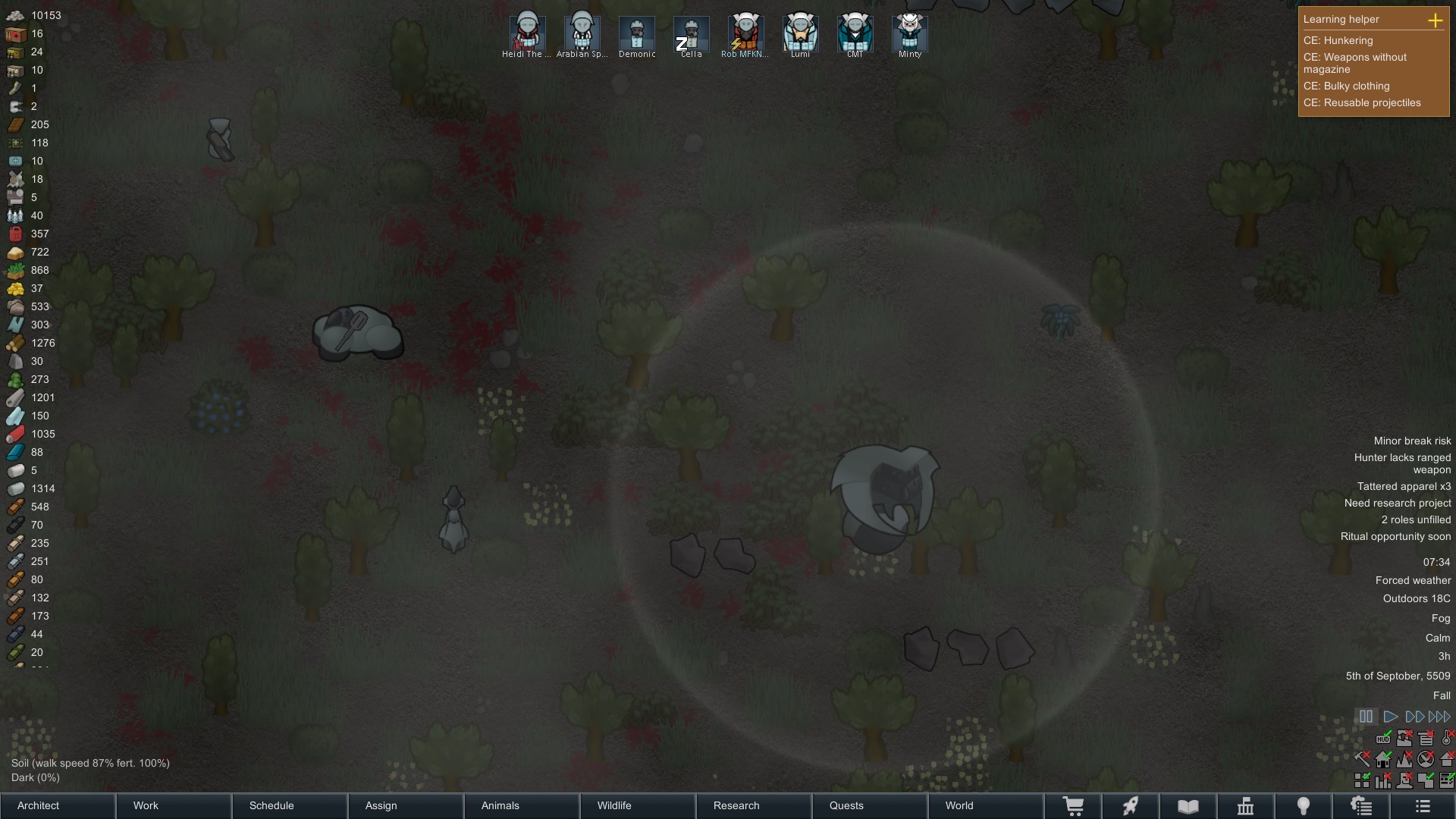Switch to the World view
The image size is (1456, 819).
tap(986, 805)
